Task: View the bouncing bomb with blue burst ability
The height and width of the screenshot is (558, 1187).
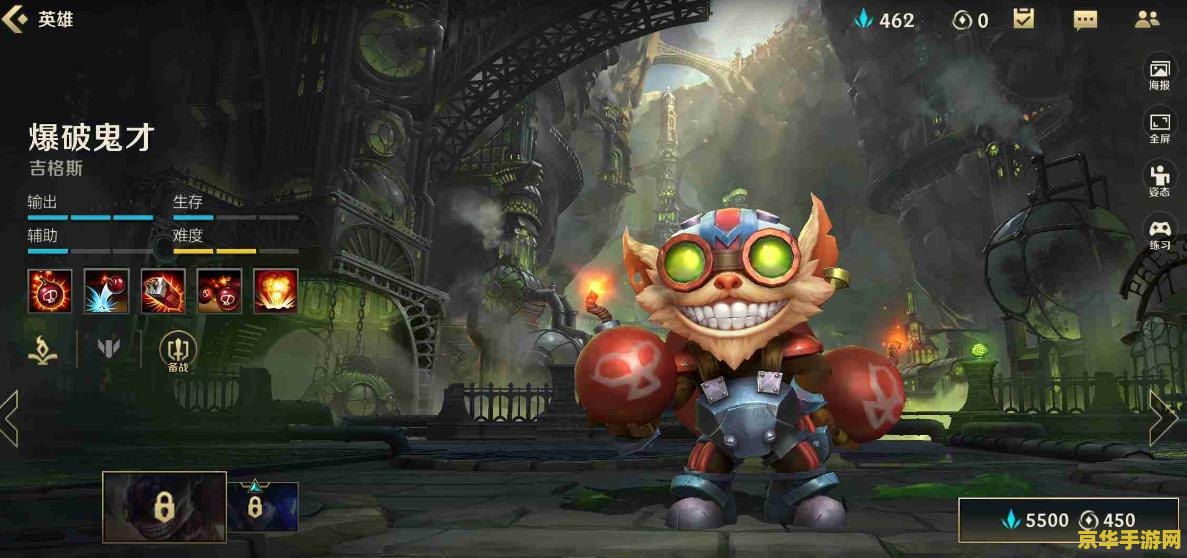Action: click(106, 289)
